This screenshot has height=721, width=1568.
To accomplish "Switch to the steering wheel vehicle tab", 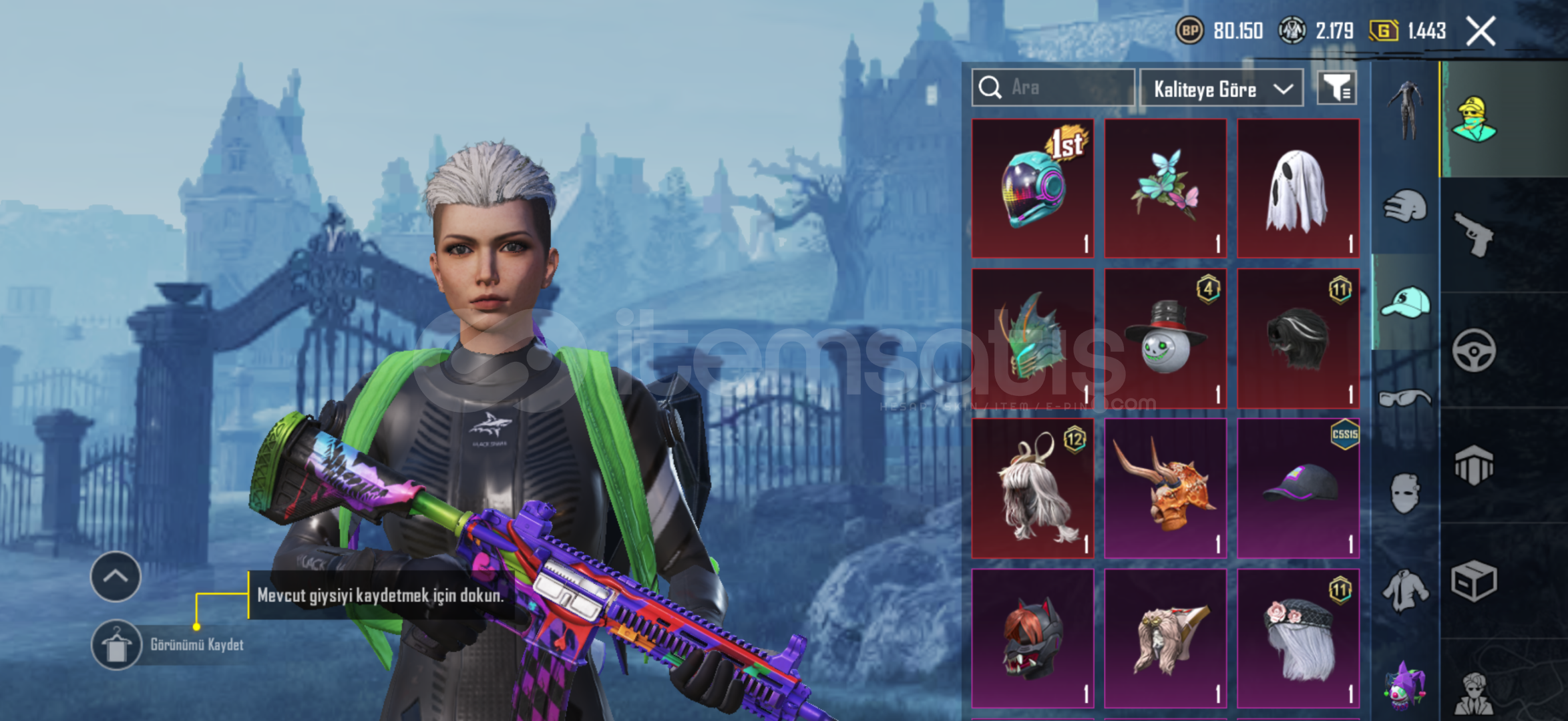I will coord(1474,350).
